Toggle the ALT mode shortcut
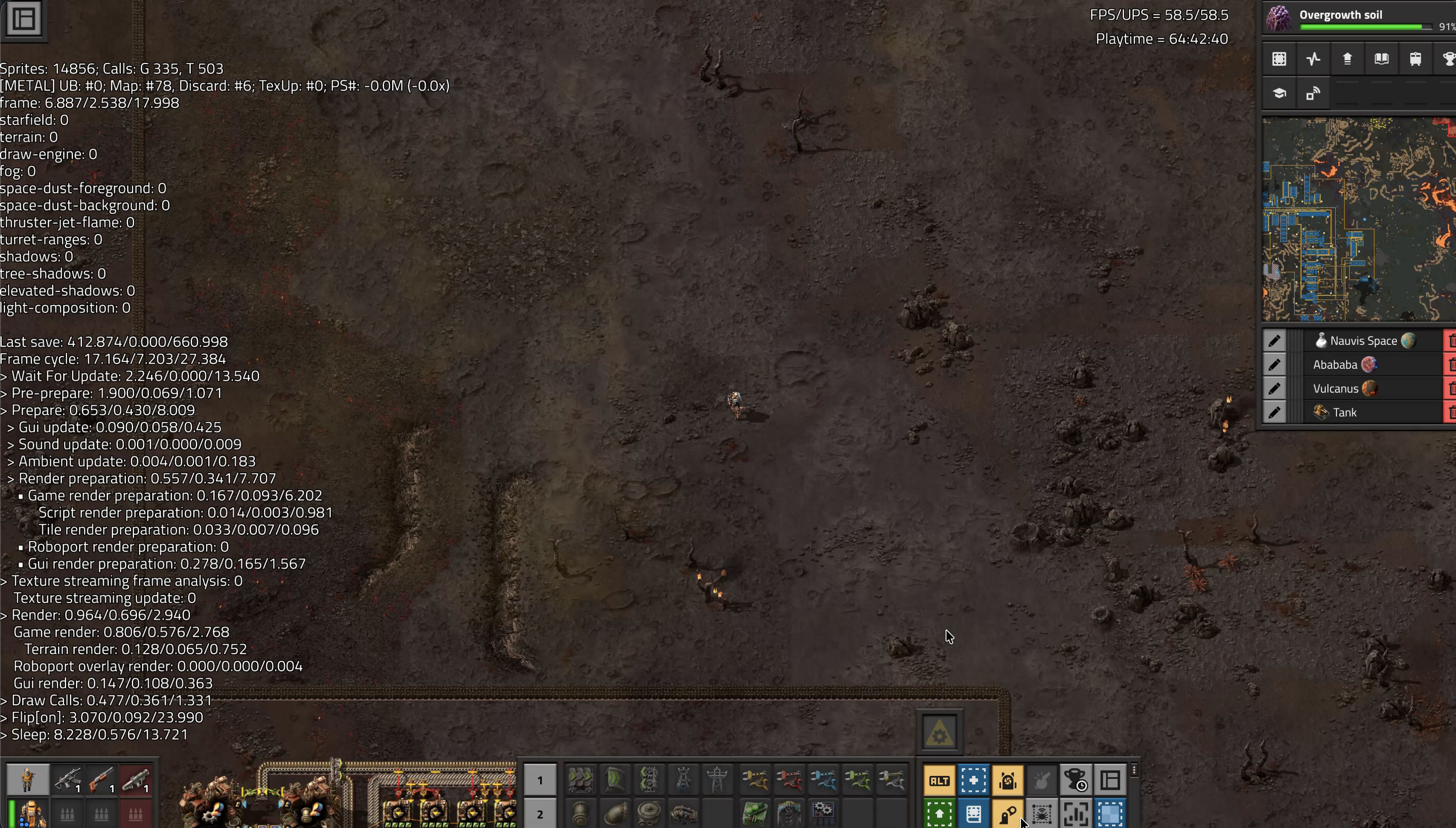Screen dimensions: 1456x828 940,781
